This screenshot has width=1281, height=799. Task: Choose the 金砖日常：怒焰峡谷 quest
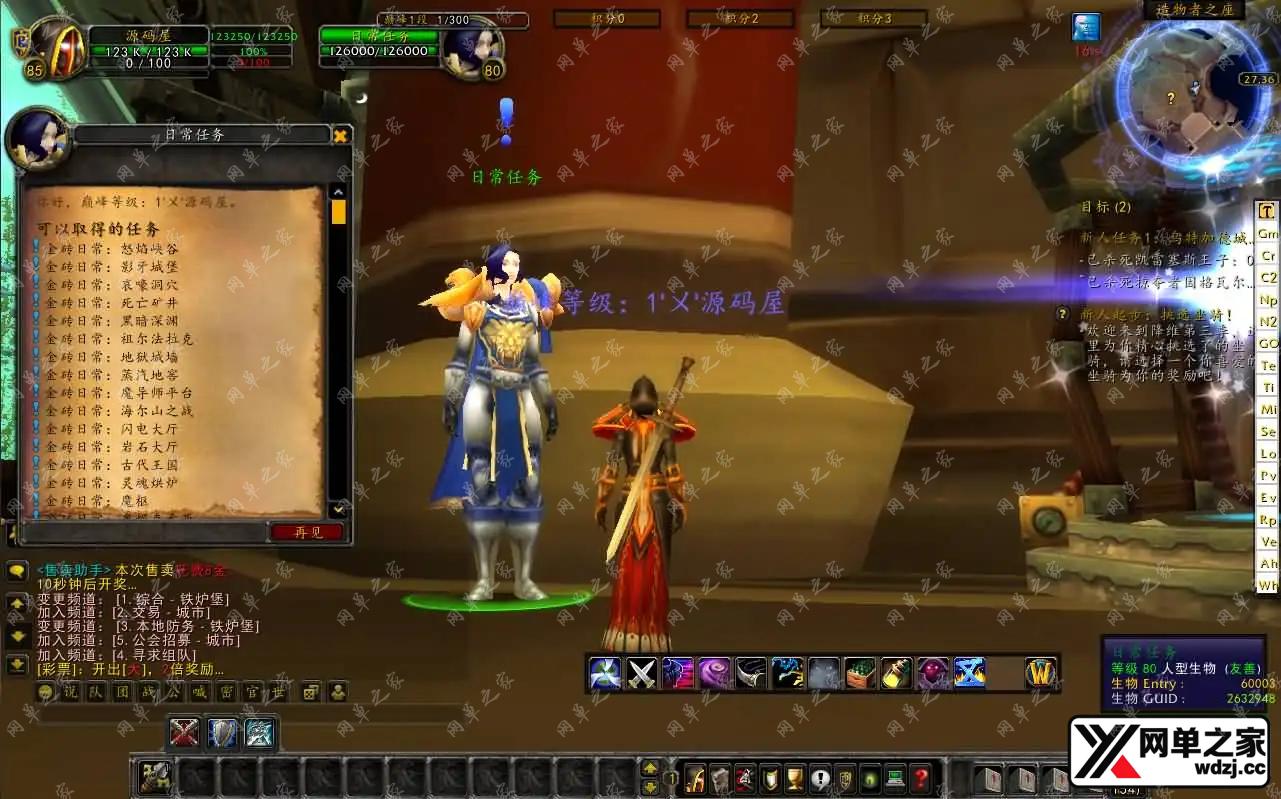pos(110,249)
